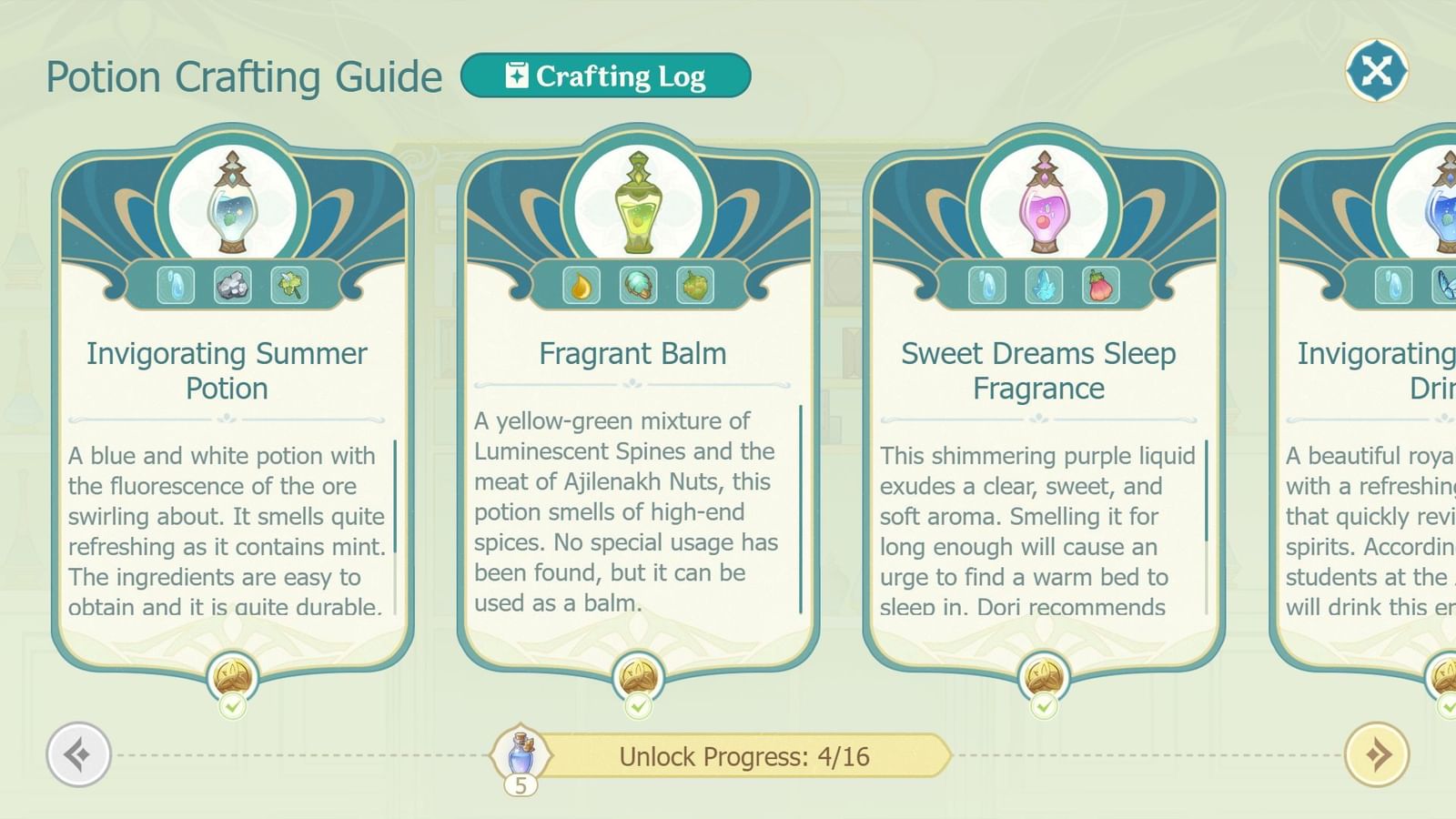Click the medal seal on the Fragrant Balm card
1456x819 pixels.
[640, 673]
